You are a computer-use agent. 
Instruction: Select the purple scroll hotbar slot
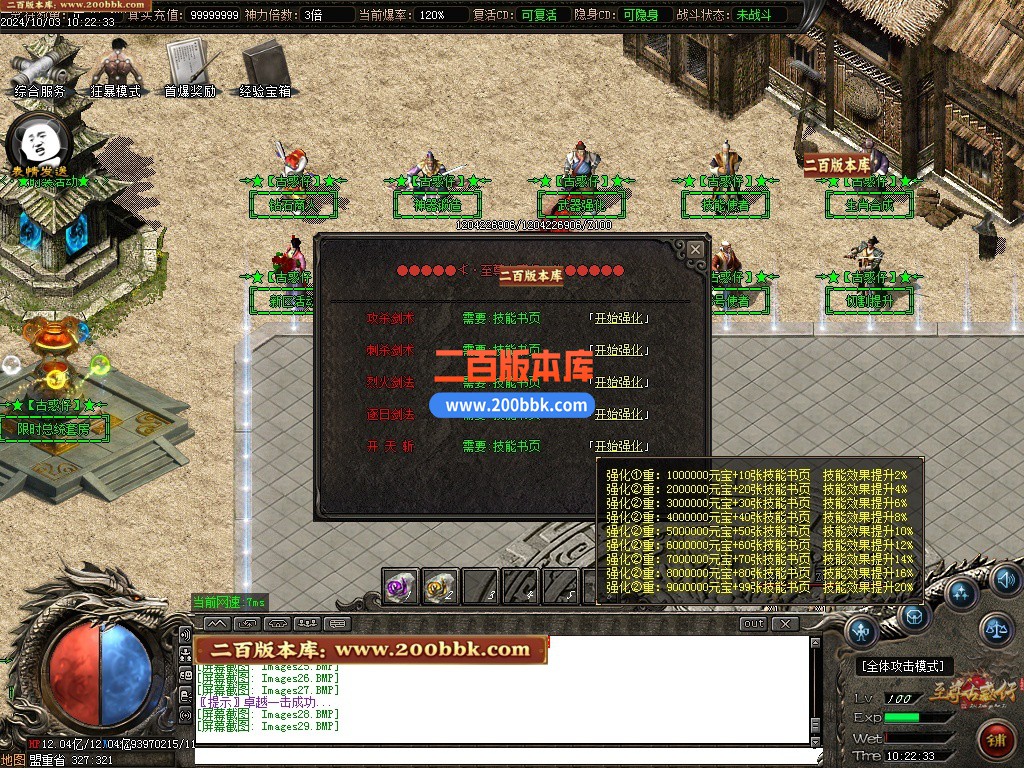(401, 587)
